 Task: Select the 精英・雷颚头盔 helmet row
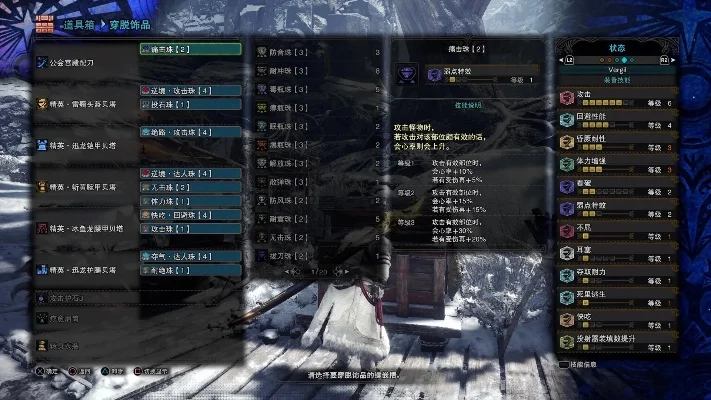(85, 103)
